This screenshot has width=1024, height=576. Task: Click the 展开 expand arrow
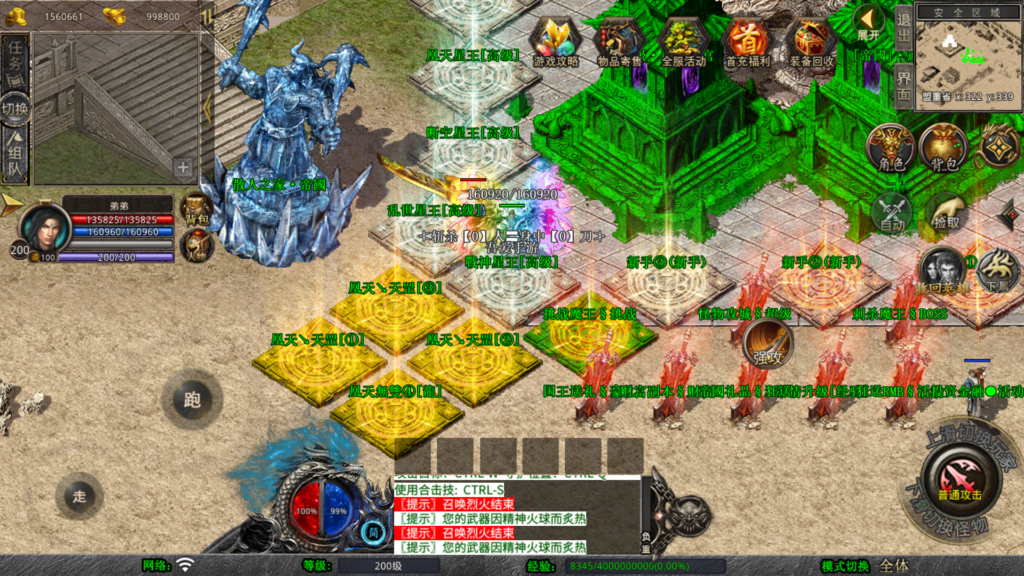tap(869, 23)
